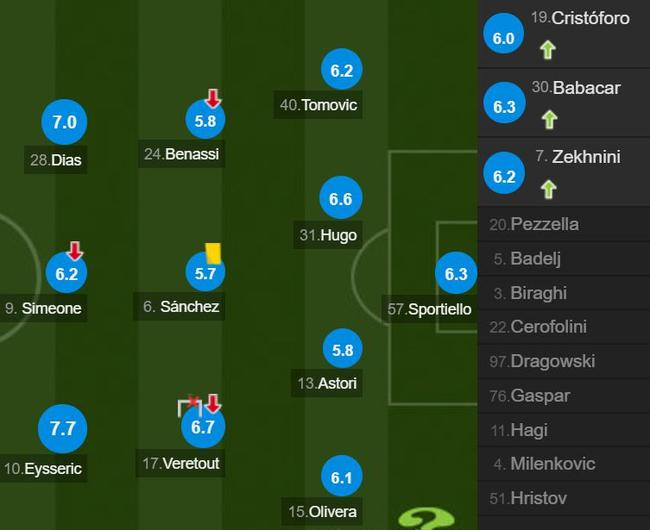Select Dias's 7.0 rating badge

[x=64, y=123]
